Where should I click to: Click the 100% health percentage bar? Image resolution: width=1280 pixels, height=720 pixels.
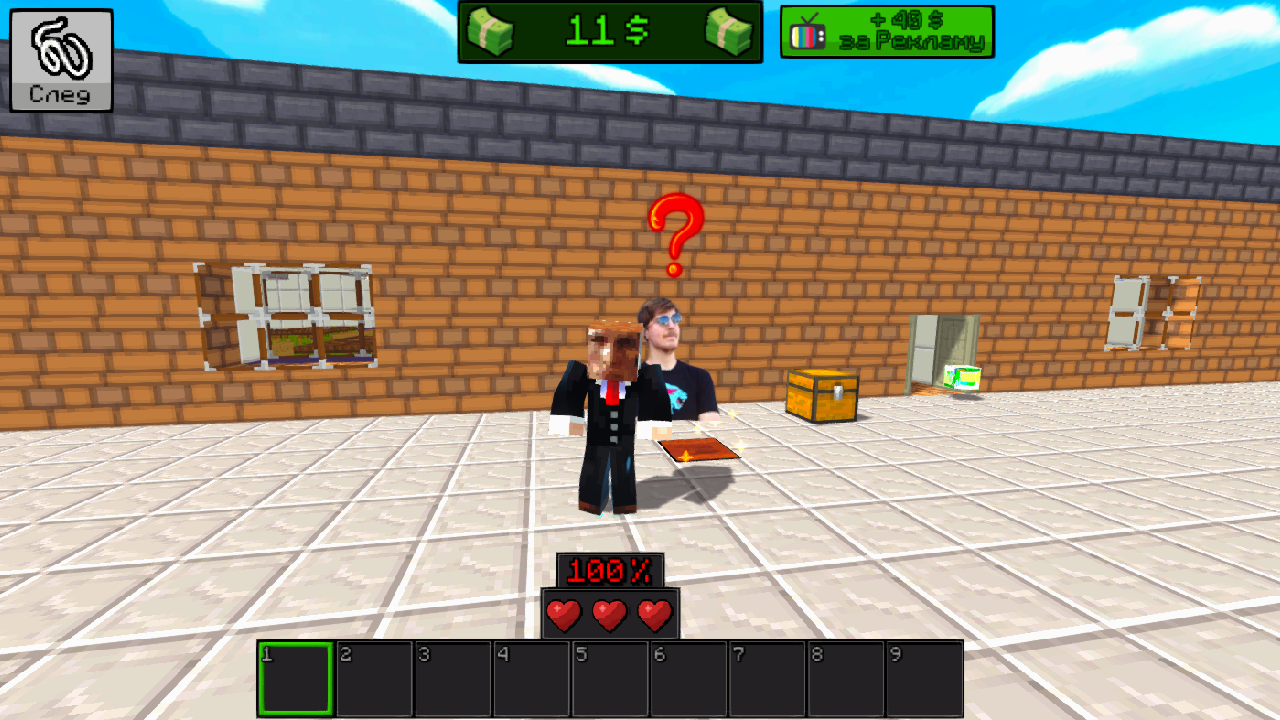tap(611, 570)
